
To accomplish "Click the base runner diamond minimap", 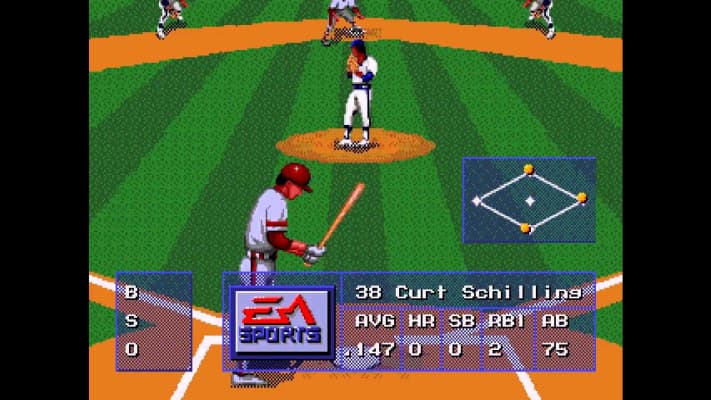I will (529, 200).
